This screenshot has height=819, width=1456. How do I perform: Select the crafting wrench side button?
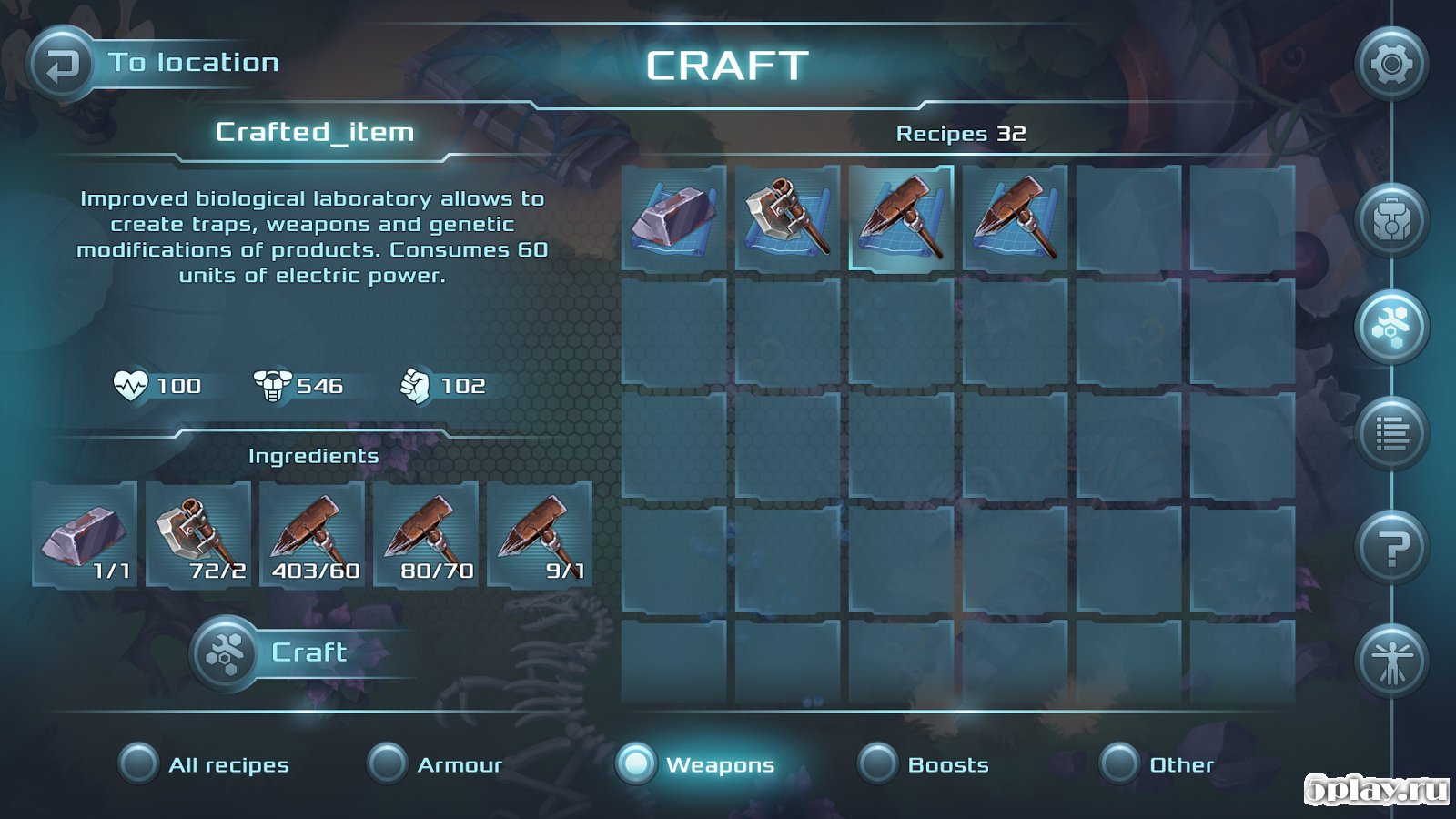(x=1391, y=327)
